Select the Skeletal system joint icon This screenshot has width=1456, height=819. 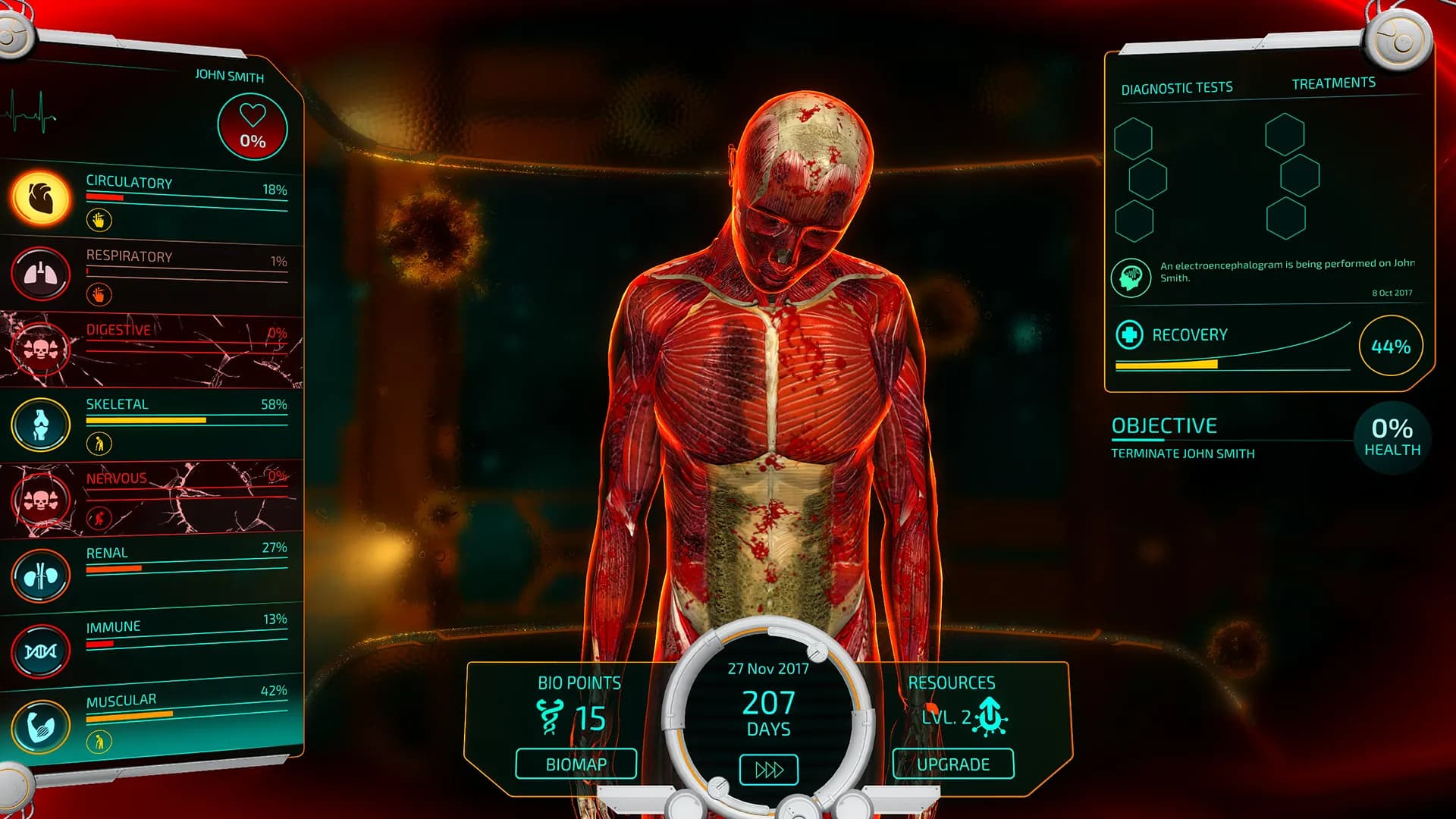(41, 425)
